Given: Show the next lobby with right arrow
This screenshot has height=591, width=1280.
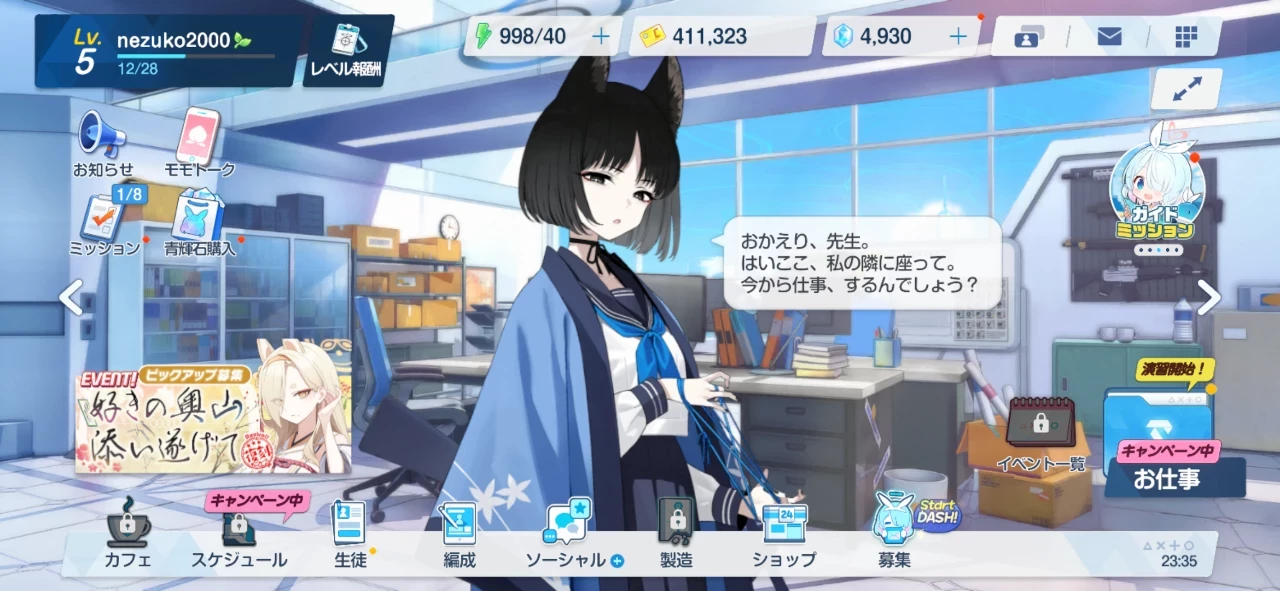Looking at the screenshot, I should [1209, 297].
